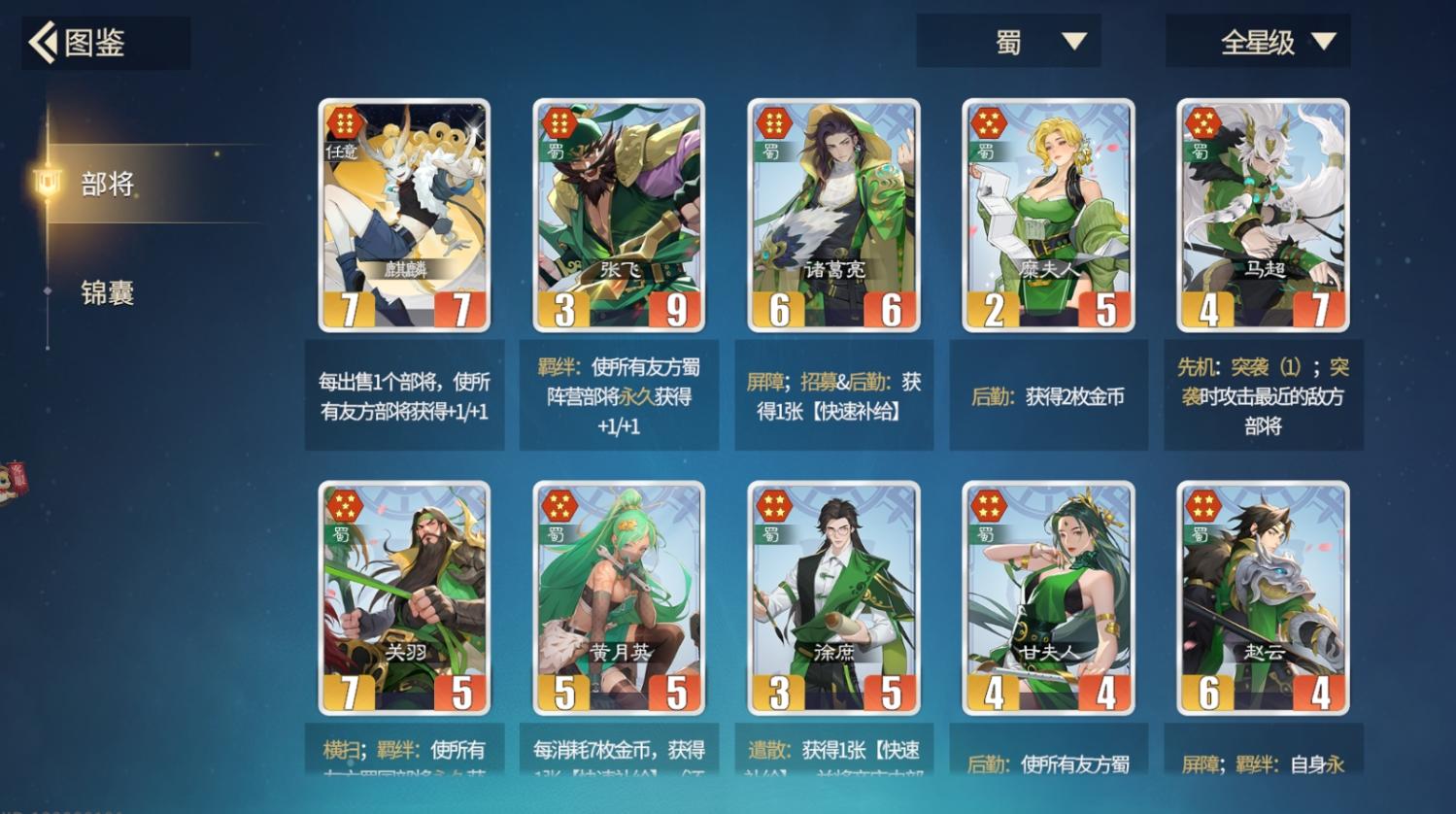The image size is (1456, 814).
Task: Click the star-rating badge on 麒麟 card
Action: point(346,124)
